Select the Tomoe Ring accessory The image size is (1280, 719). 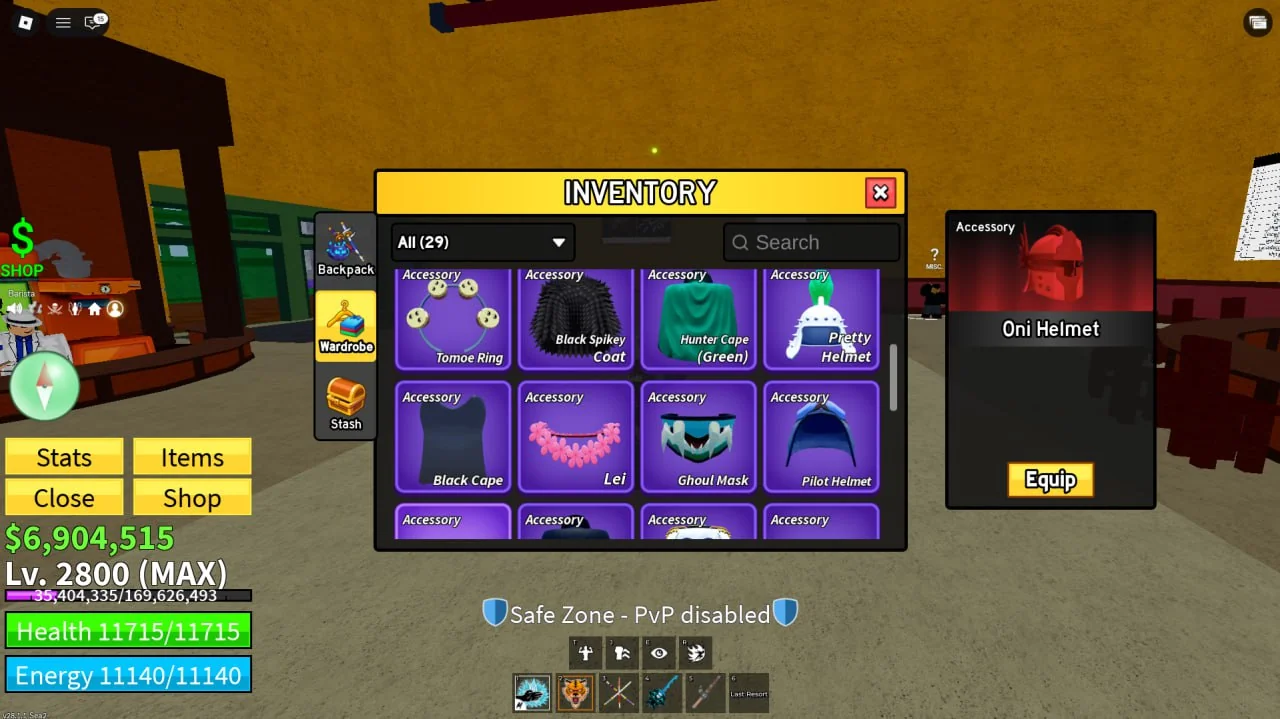click(x=453, y=319)
